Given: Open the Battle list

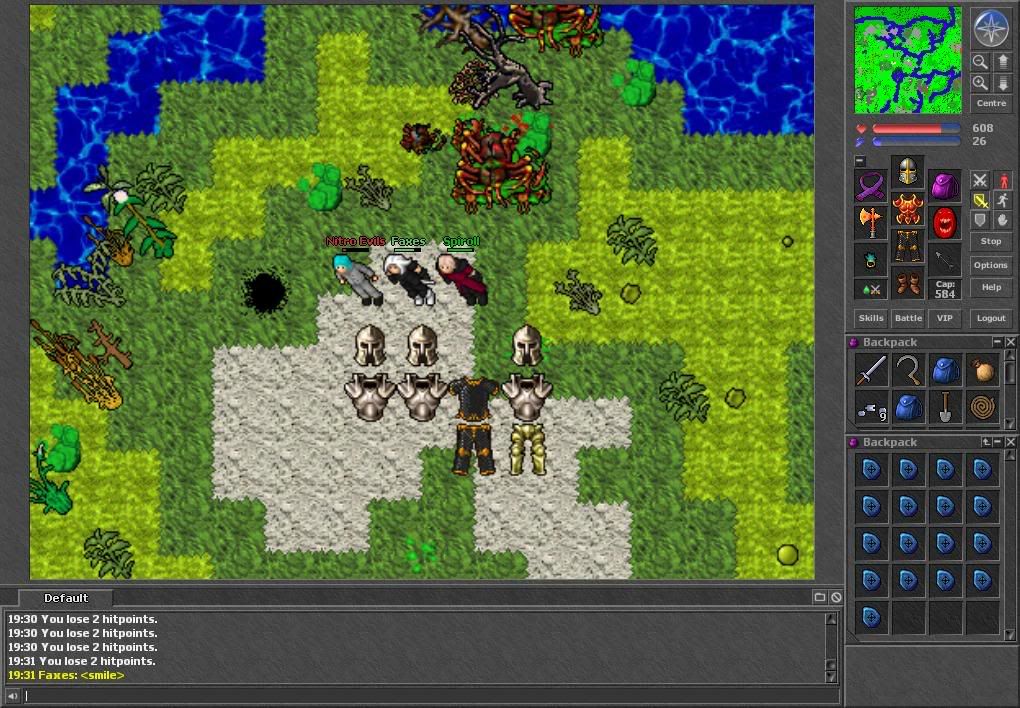Looking at the screenshot, I should 908,318.
